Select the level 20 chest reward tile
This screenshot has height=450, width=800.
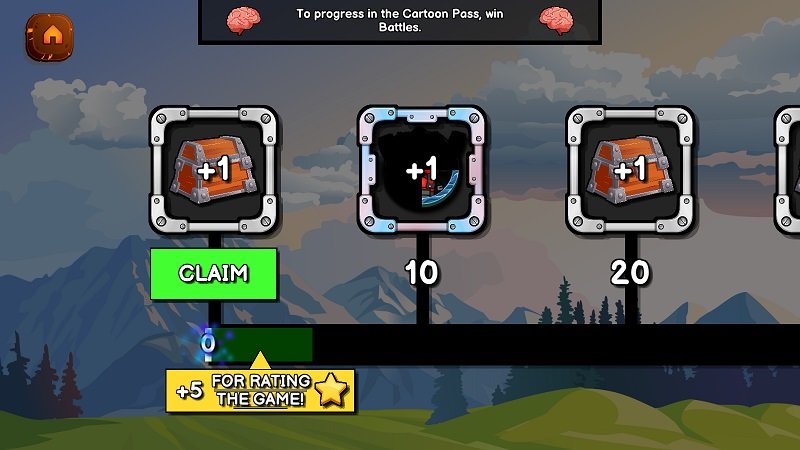pos(630,170)
